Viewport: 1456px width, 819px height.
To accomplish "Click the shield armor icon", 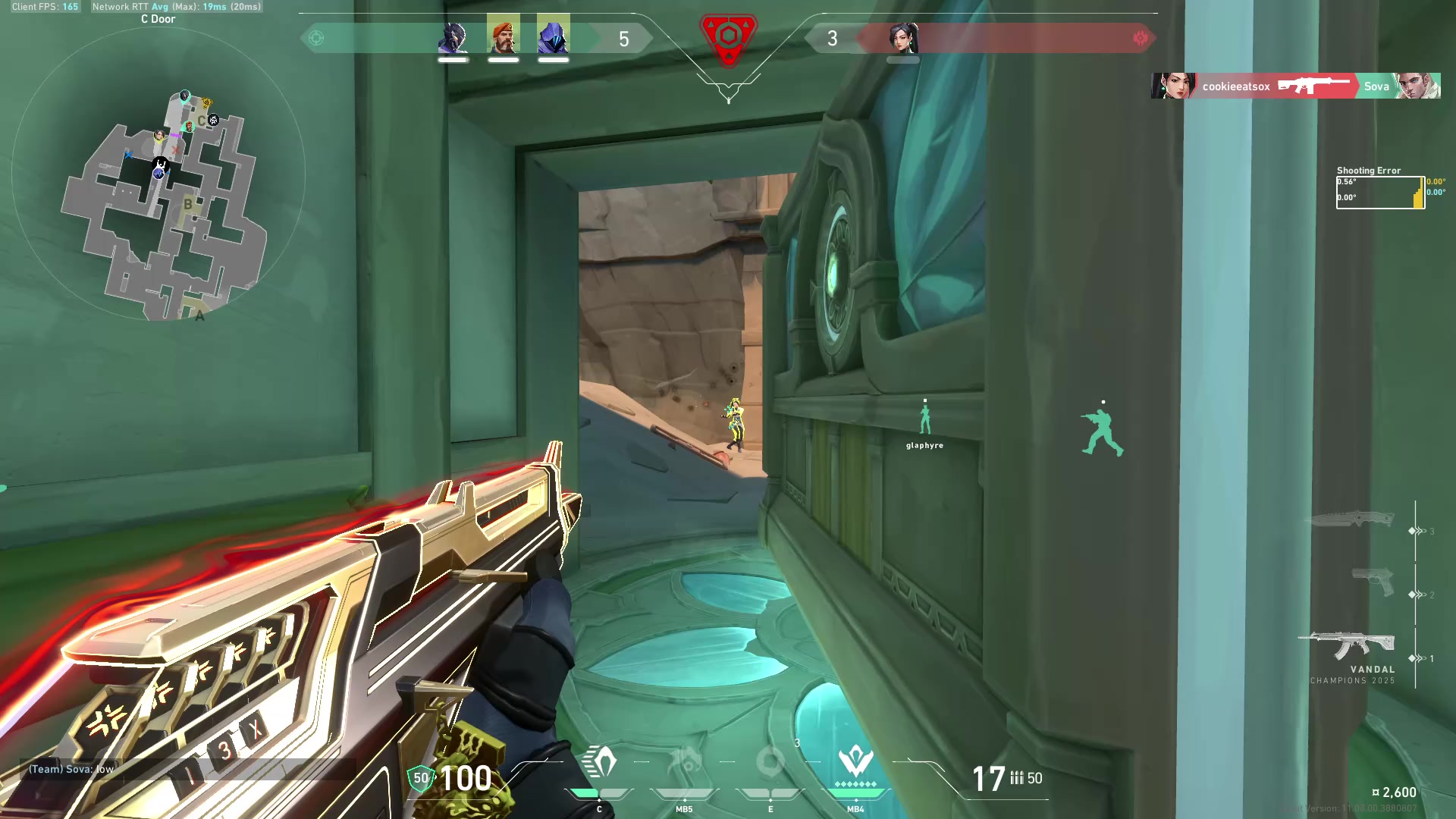I will [x=420, y=778].
